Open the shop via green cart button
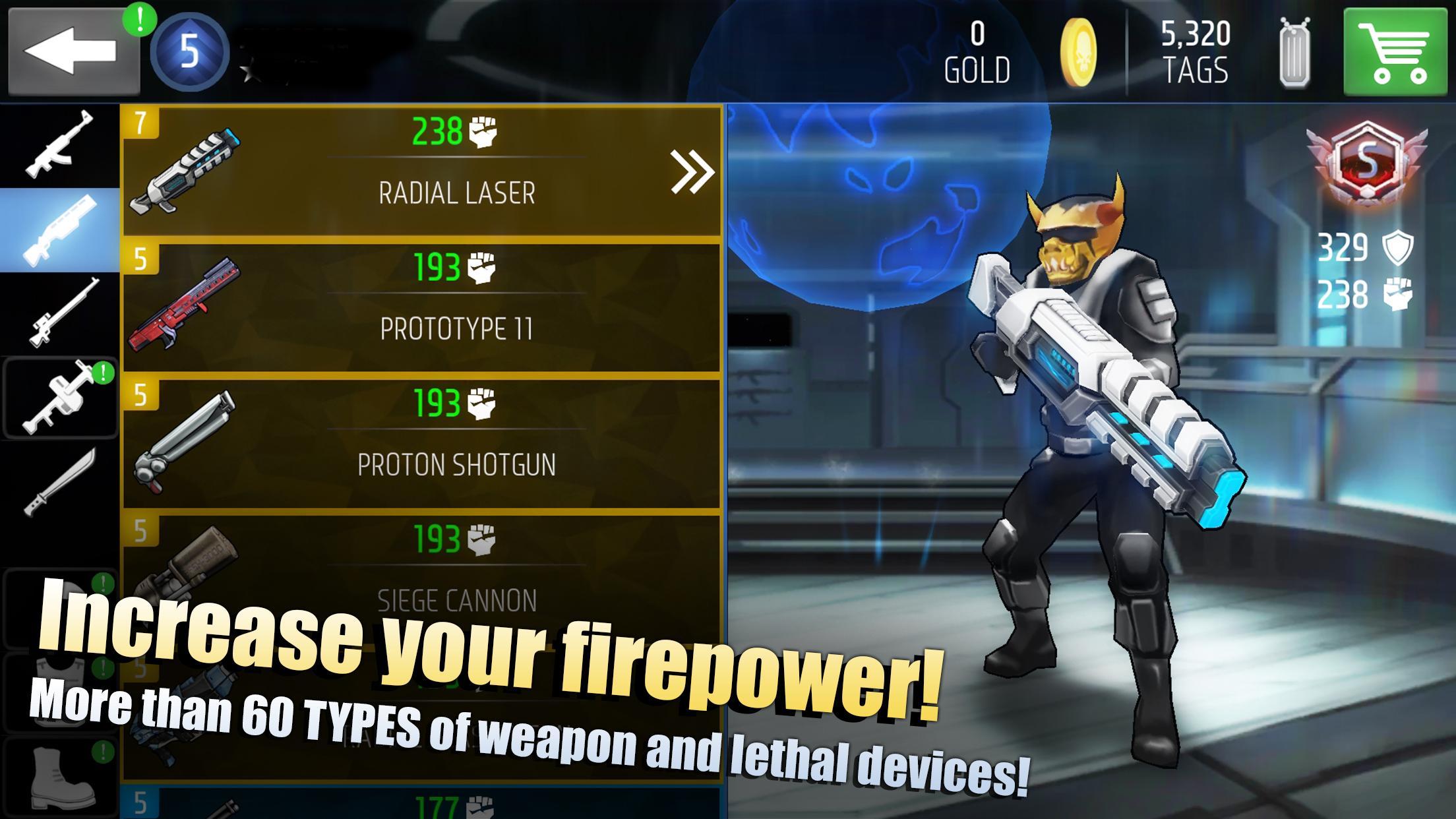 pos(1395,53)
